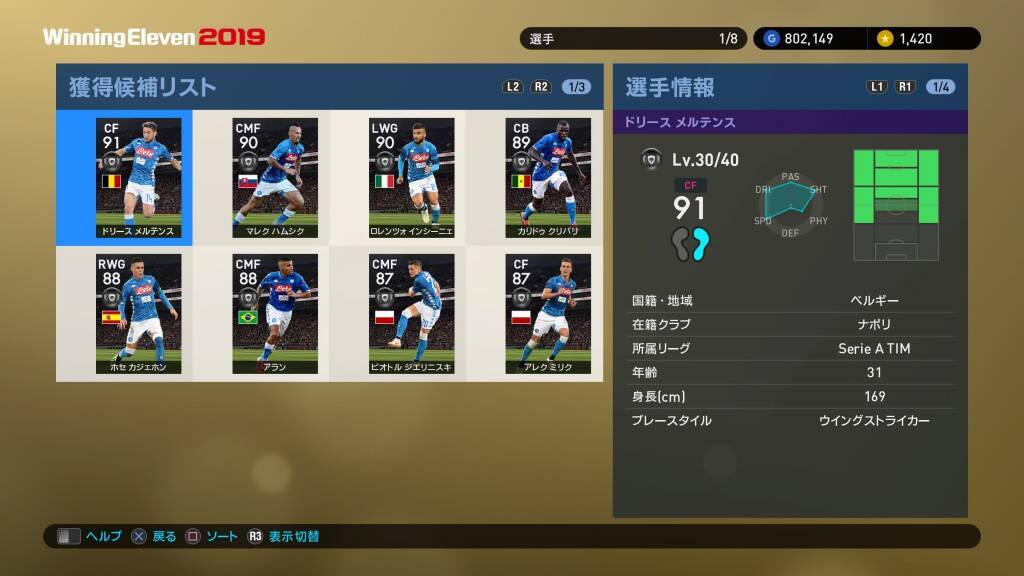Pick the Lorenzo Insigne LWG 90 card
This screenshot has height=576, width=1024.
(411, 178)
